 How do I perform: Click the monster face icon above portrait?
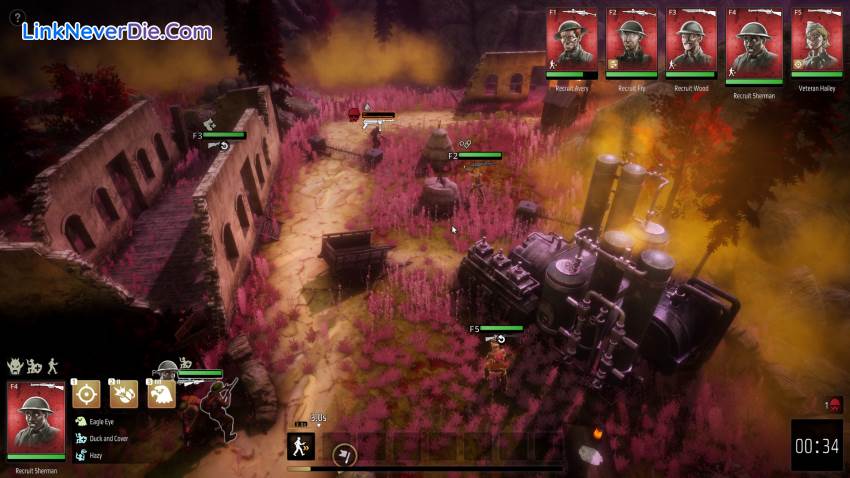[15, 367]
